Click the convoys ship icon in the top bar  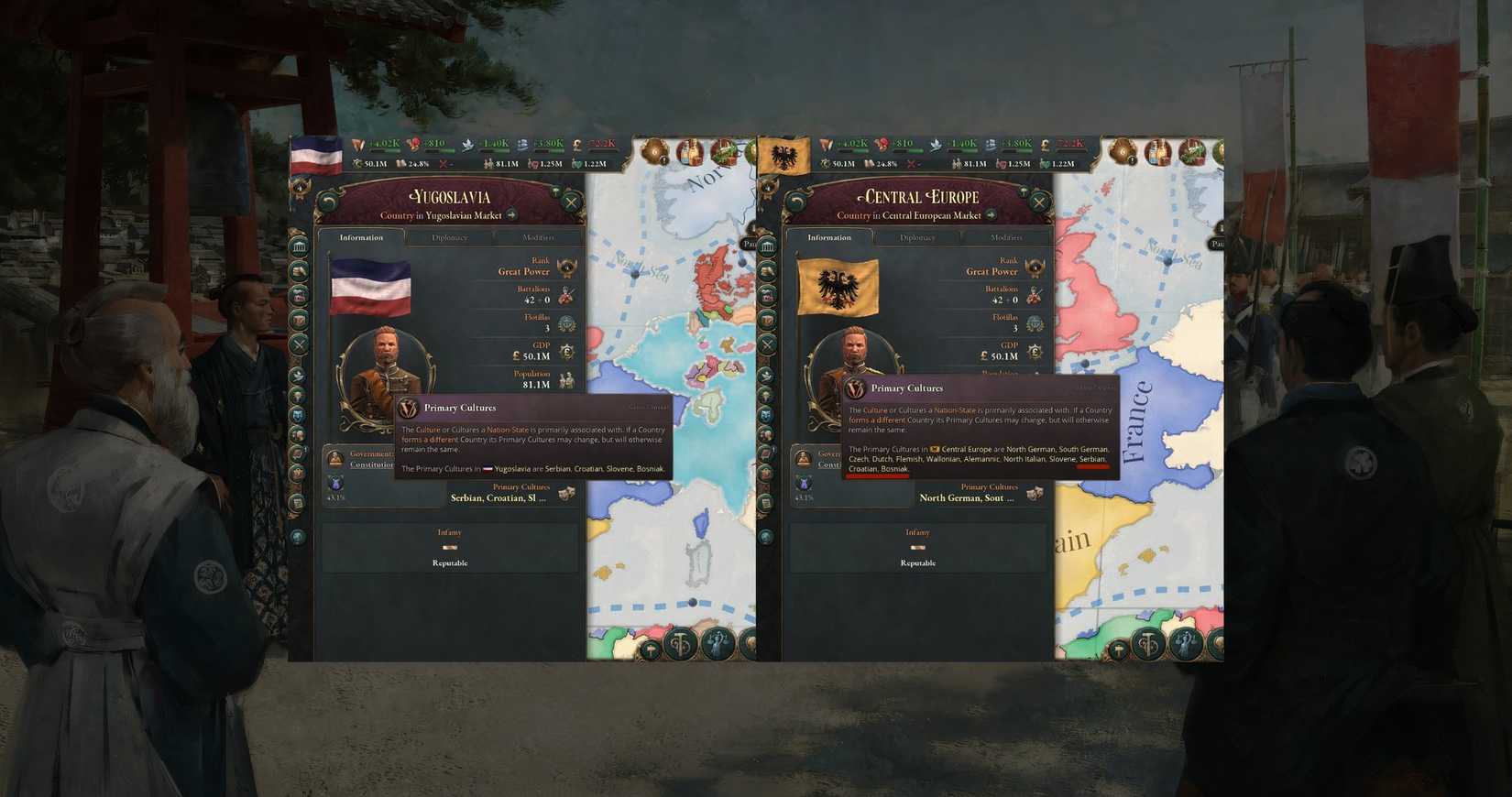[522, 145]
